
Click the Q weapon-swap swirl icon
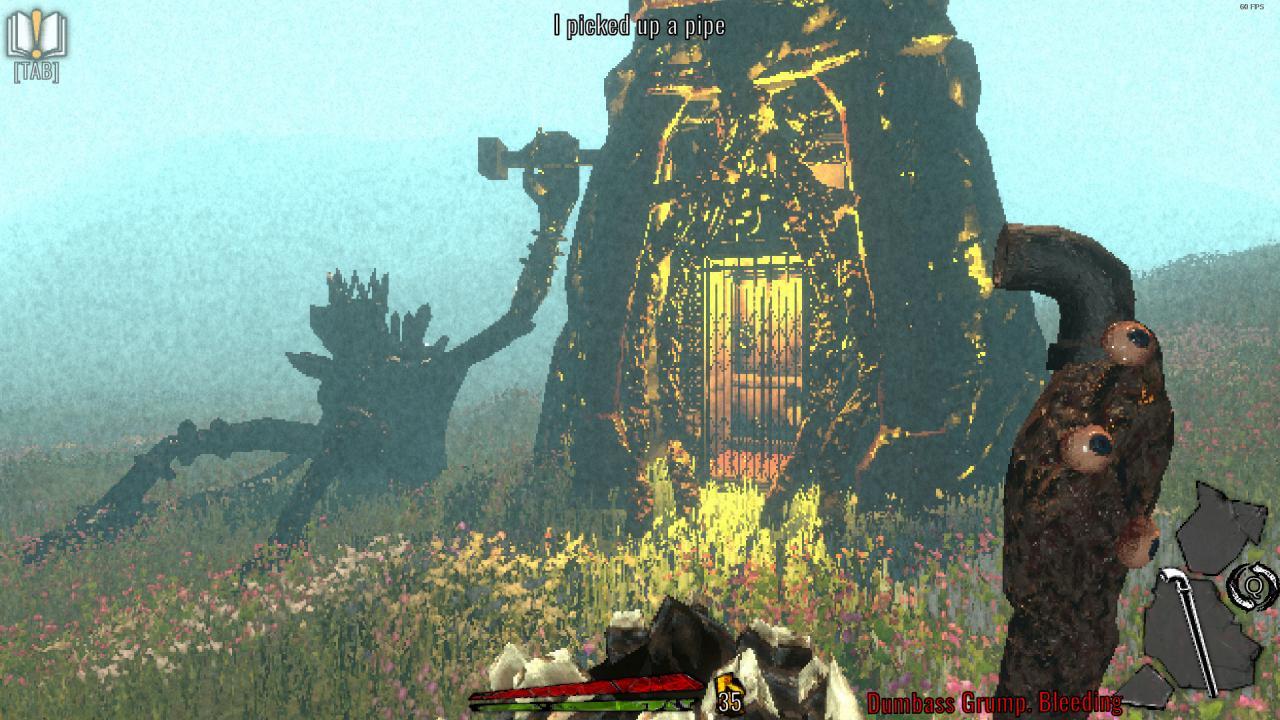coord(1252,585)
